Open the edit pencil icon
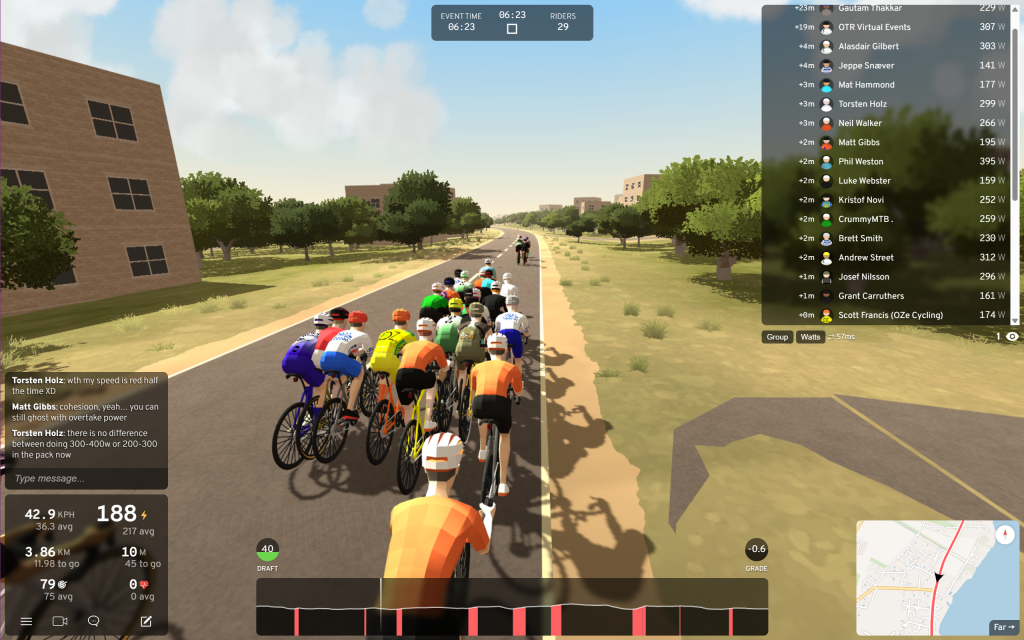 coord(146,621)
